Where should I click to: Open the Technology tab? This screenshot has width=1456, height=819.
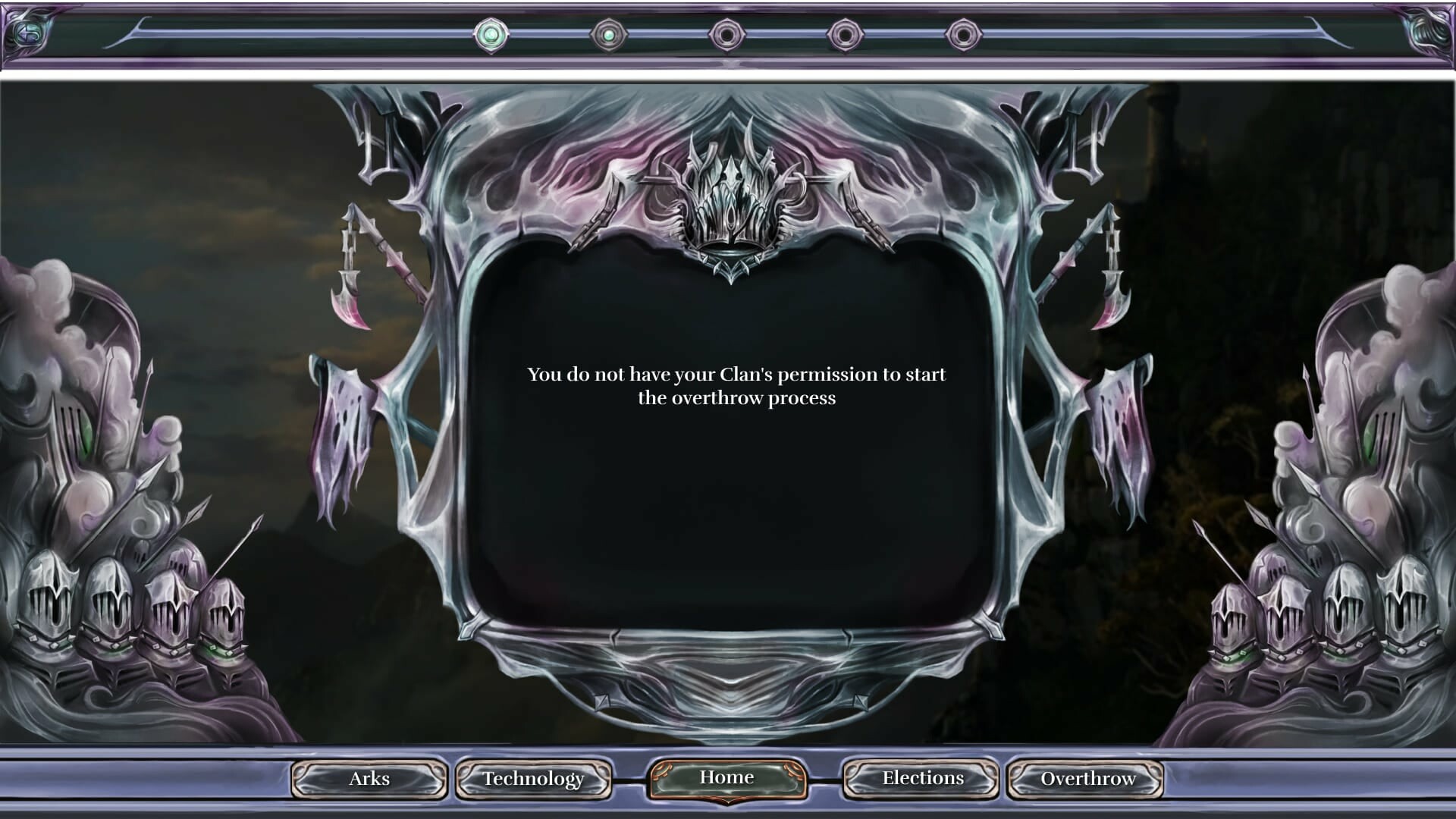[533, 779]
